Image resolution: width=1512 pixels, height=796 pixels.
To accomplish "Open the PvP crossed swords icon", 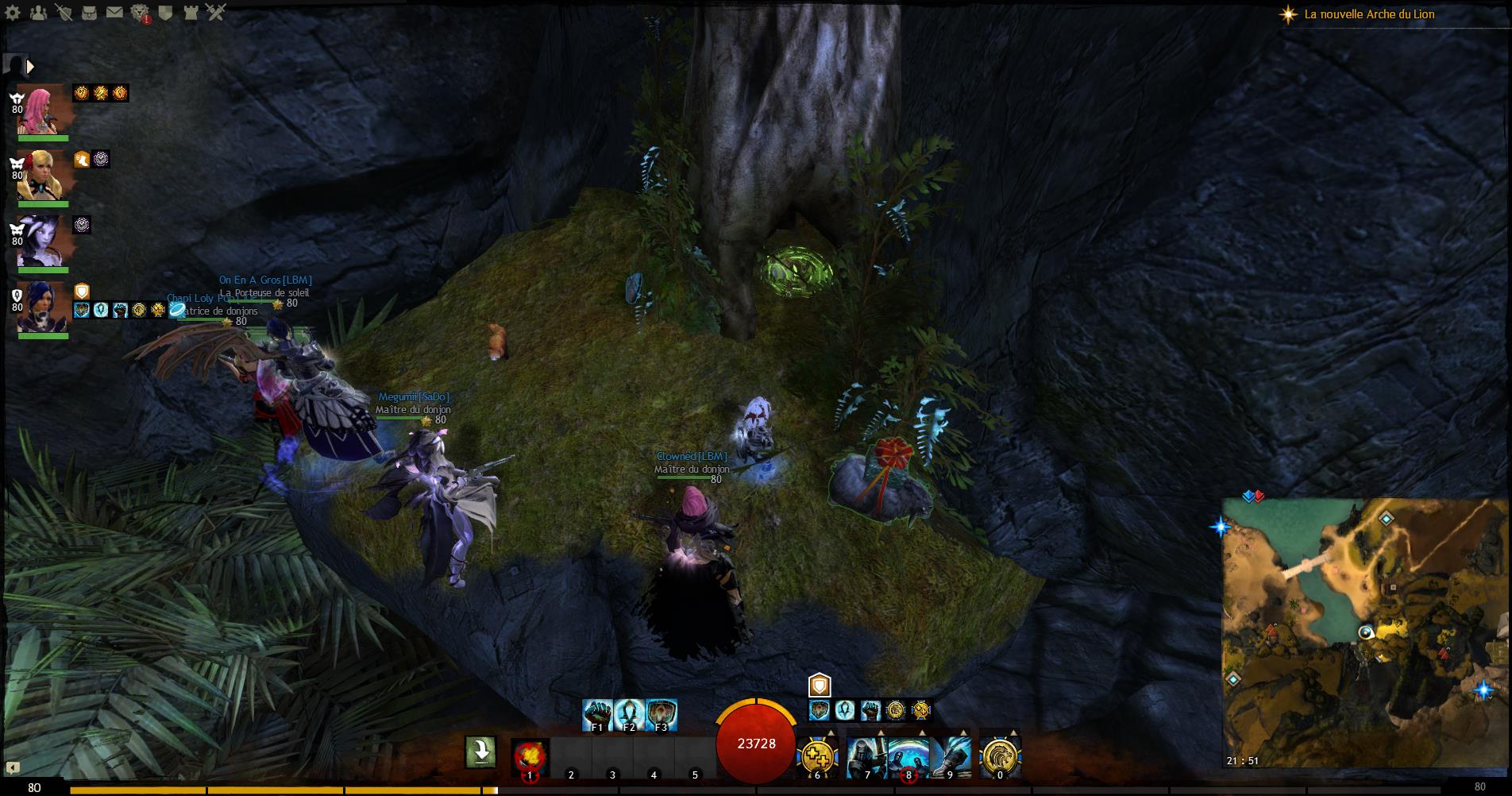I will pos(215,12).
